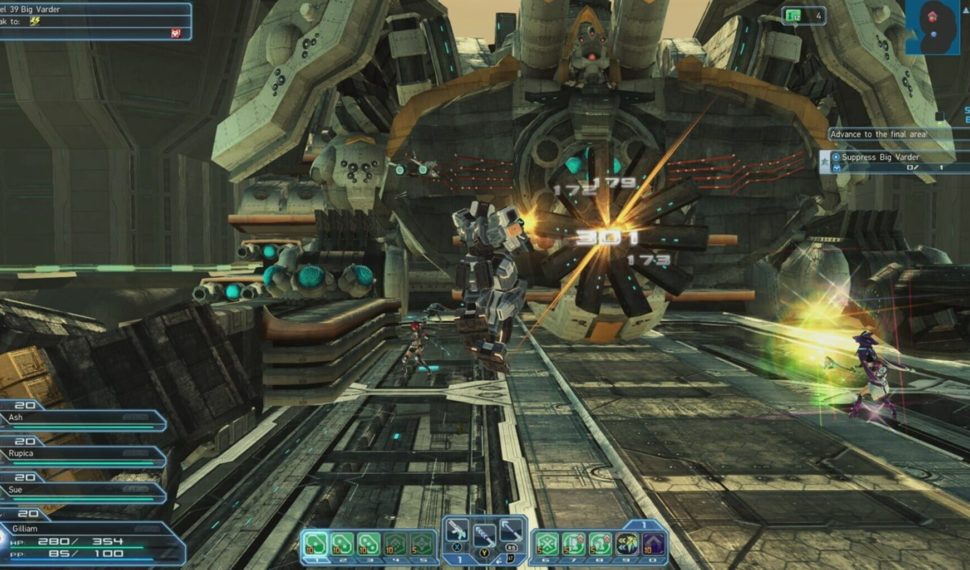Activate the green item in slot 3

click(x=369, y=544)
